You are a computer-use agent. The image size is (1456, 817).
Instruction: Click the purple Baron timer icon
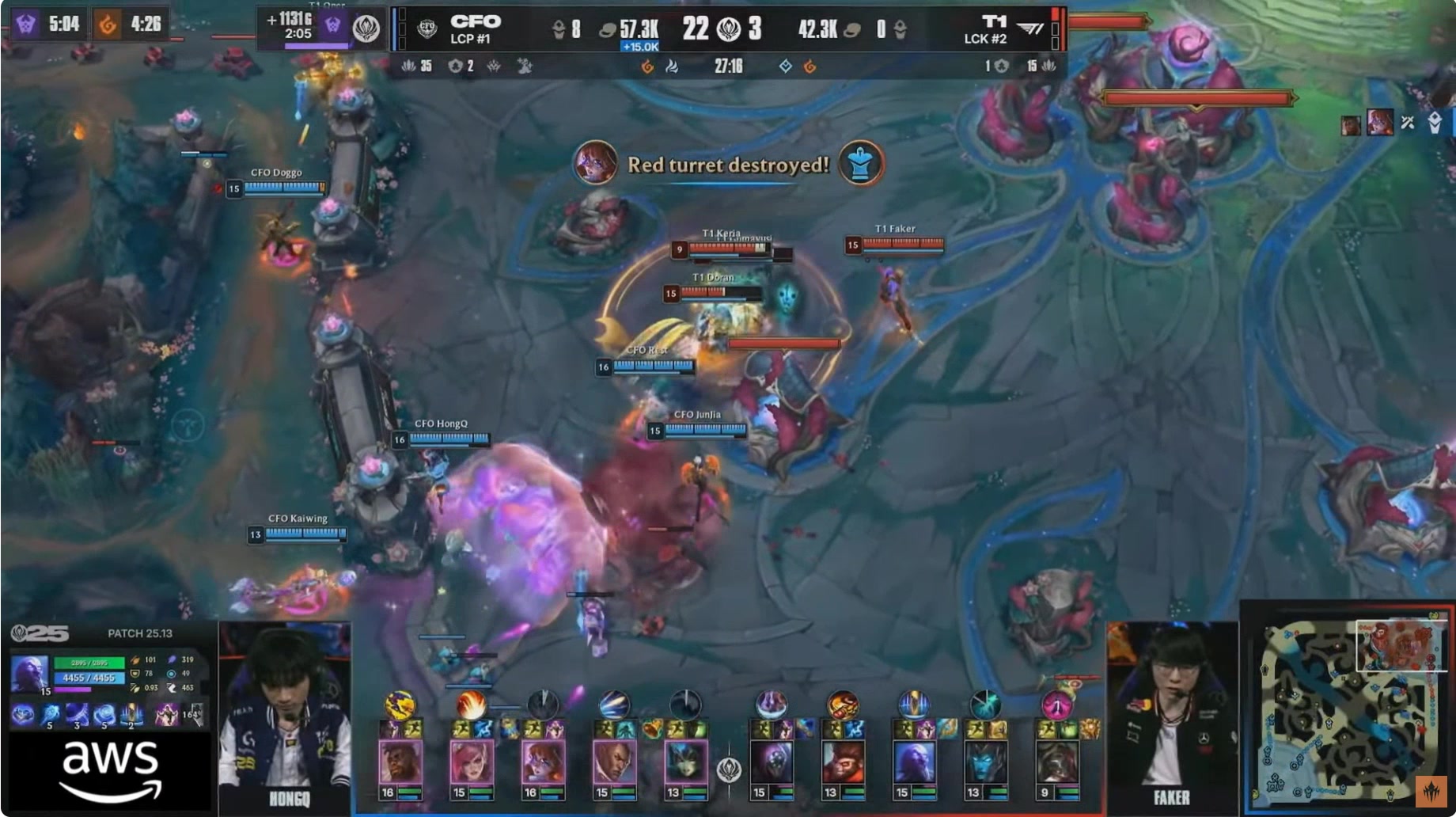pos(25,25)
